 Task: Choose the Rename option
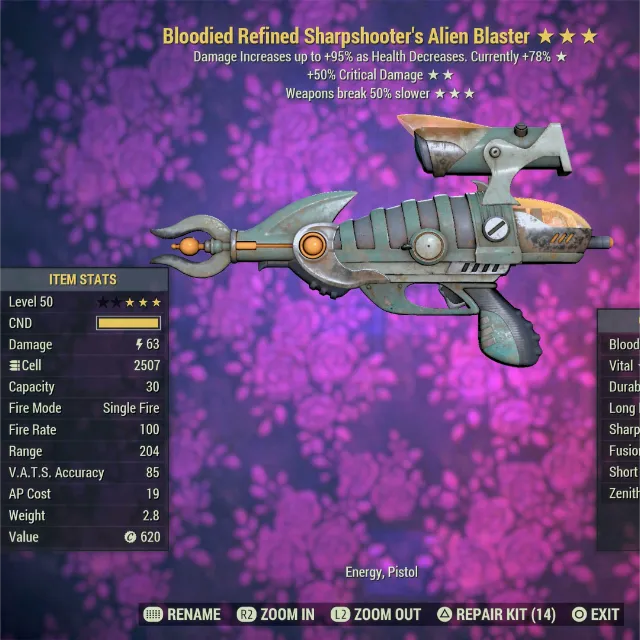(x=183, y=614)
